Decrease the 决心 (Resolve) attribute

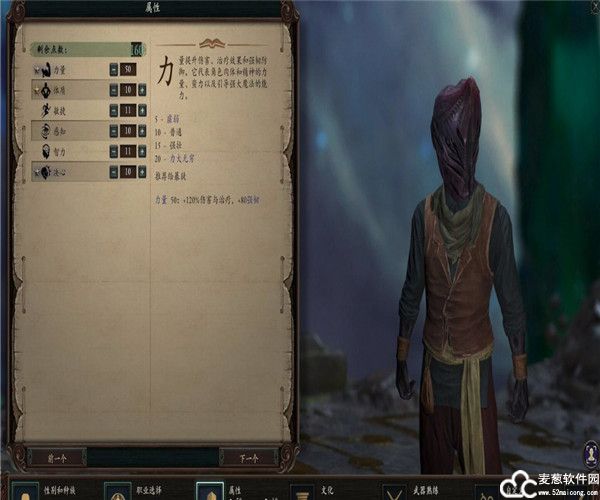[x=112, y=171]
